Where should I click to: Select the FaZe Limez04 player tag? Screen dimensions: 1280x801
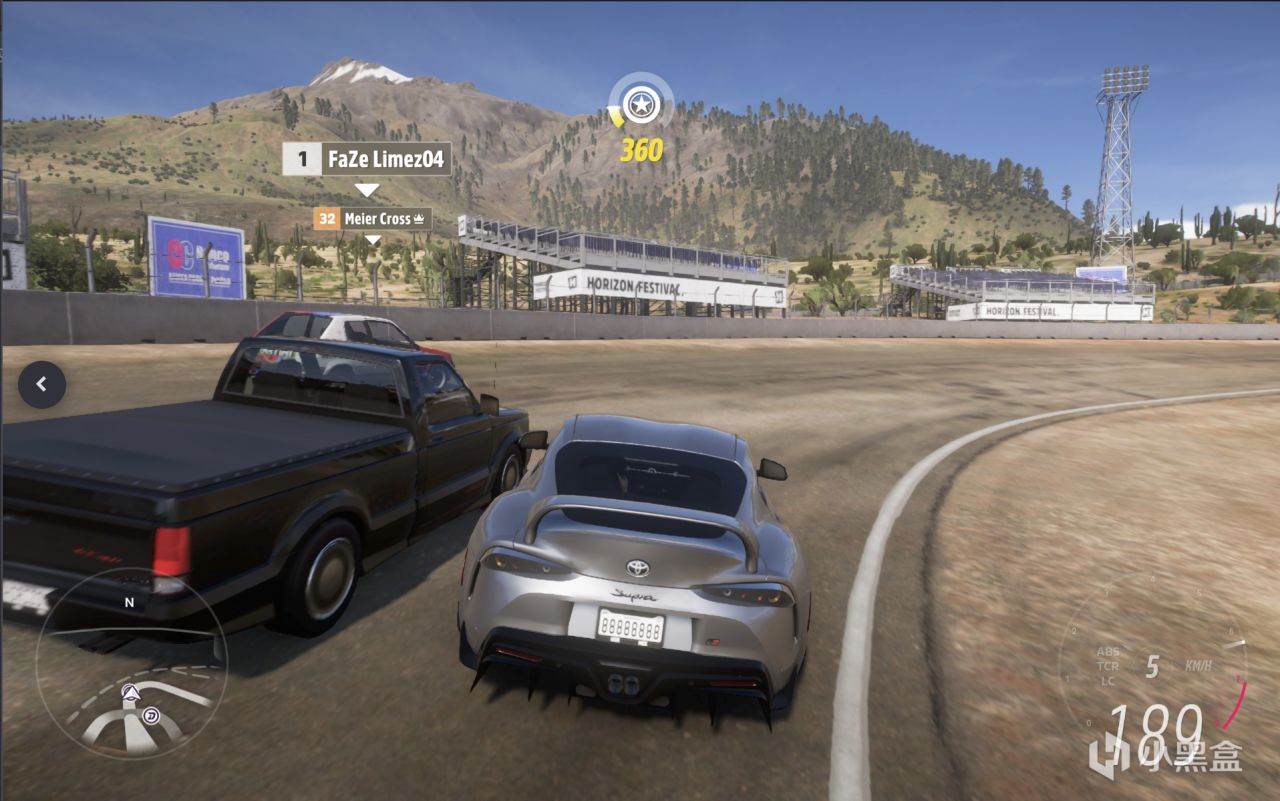coord(367,159)
